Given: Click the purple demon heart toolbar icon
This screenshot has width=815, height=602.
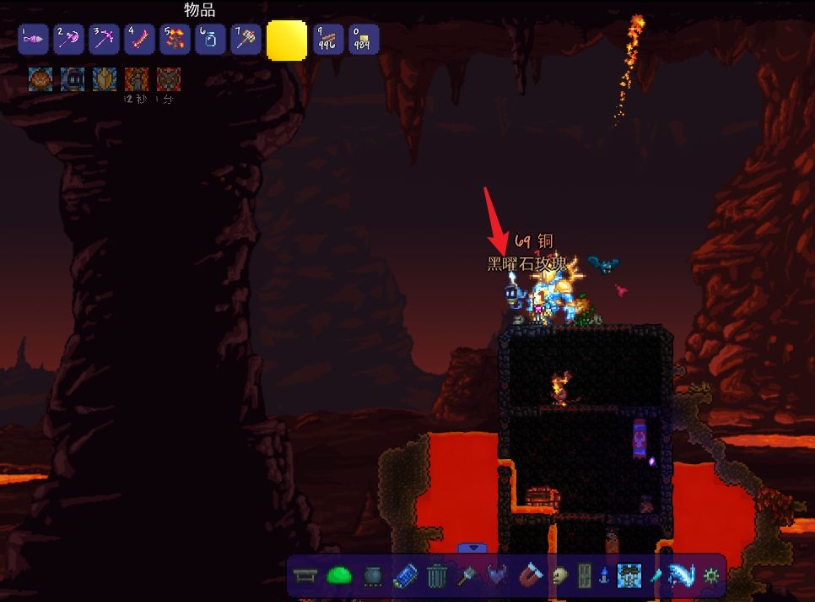Looking at the screenshot, I should [x=498, y=576].
